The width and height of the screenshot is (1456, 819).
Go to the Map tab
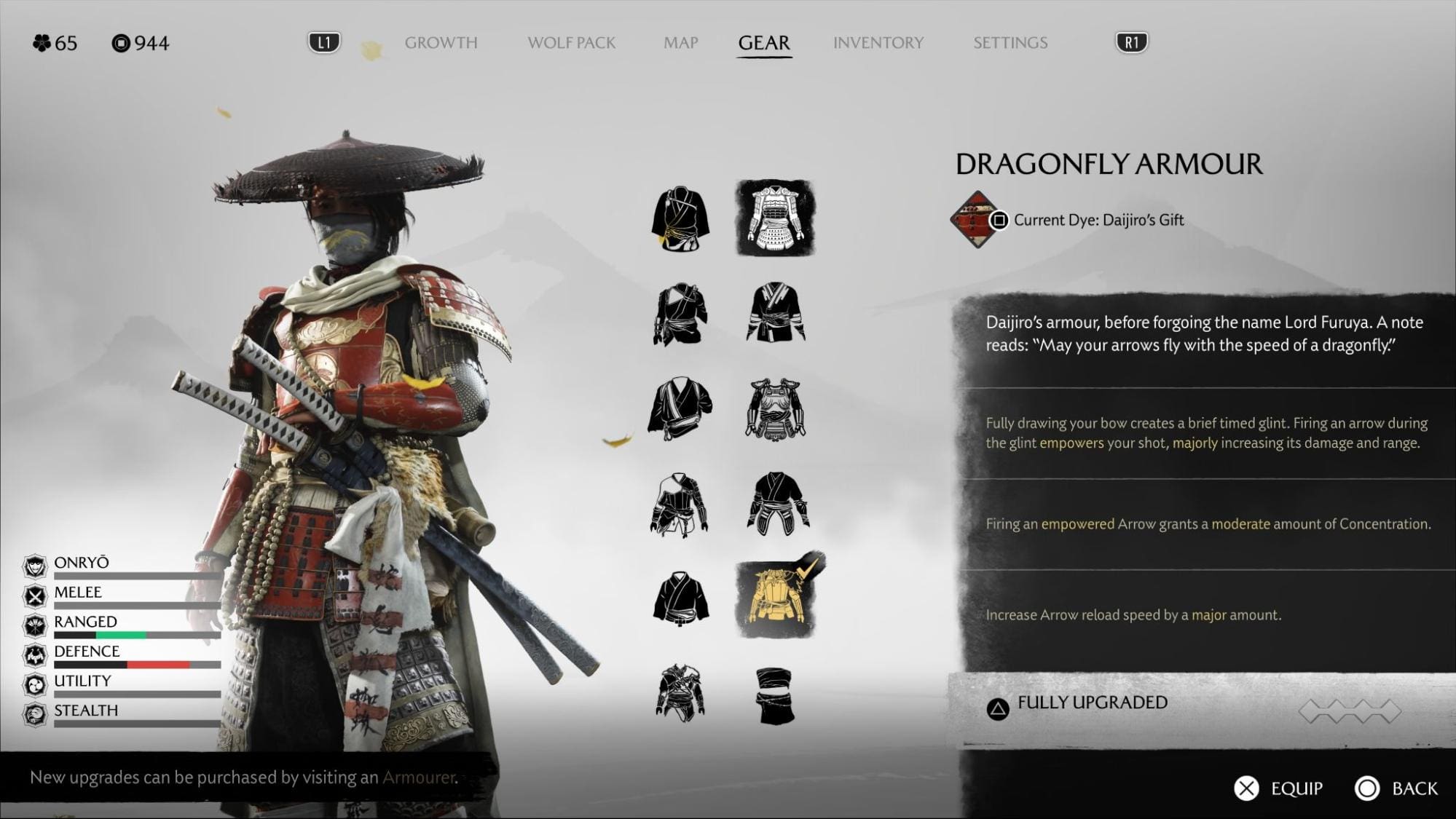click(x=680, y=43)
